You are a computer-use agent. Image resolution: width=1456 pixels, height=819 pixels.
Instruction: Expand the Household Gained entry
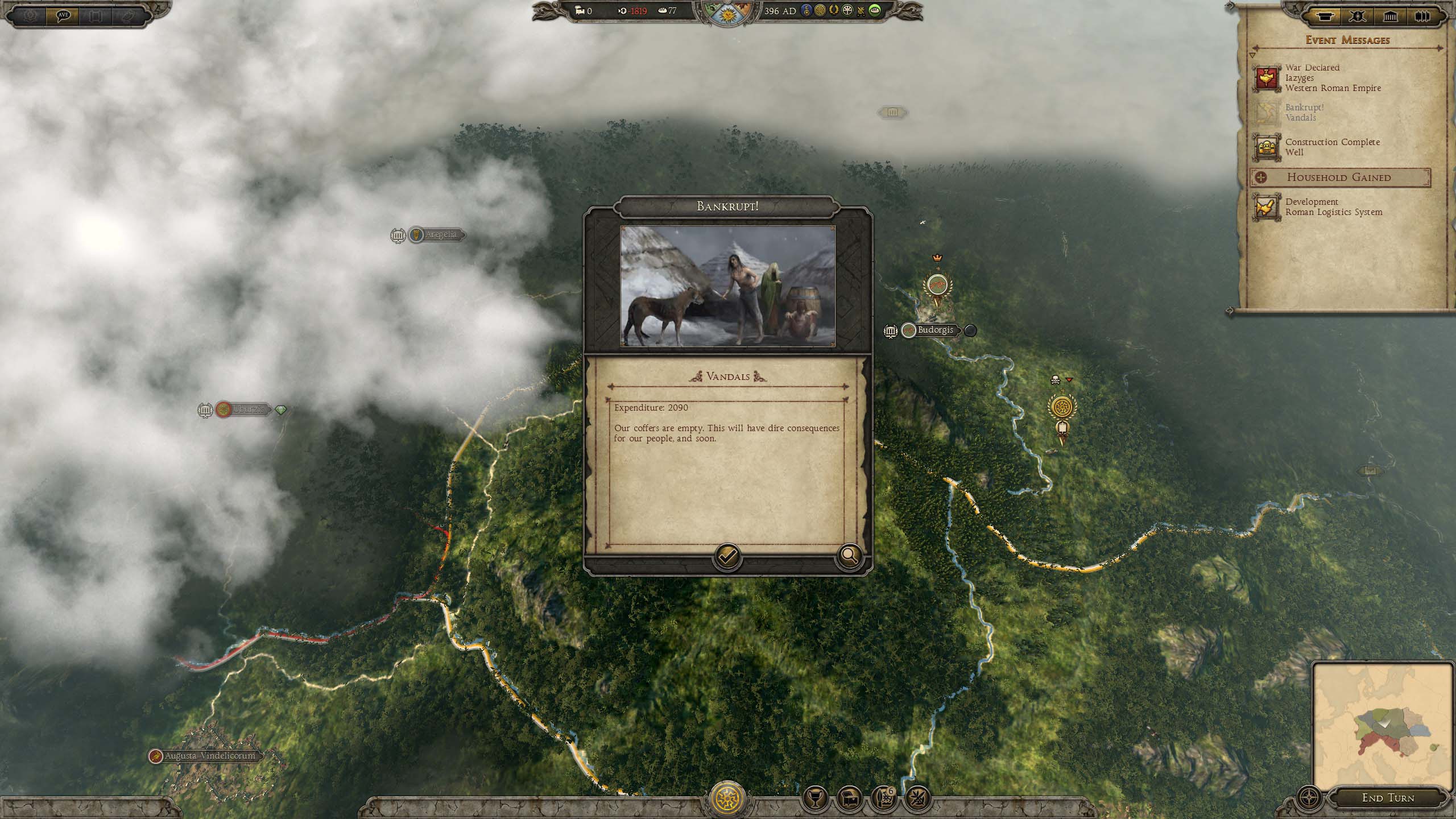click(x=1339, y=177)
